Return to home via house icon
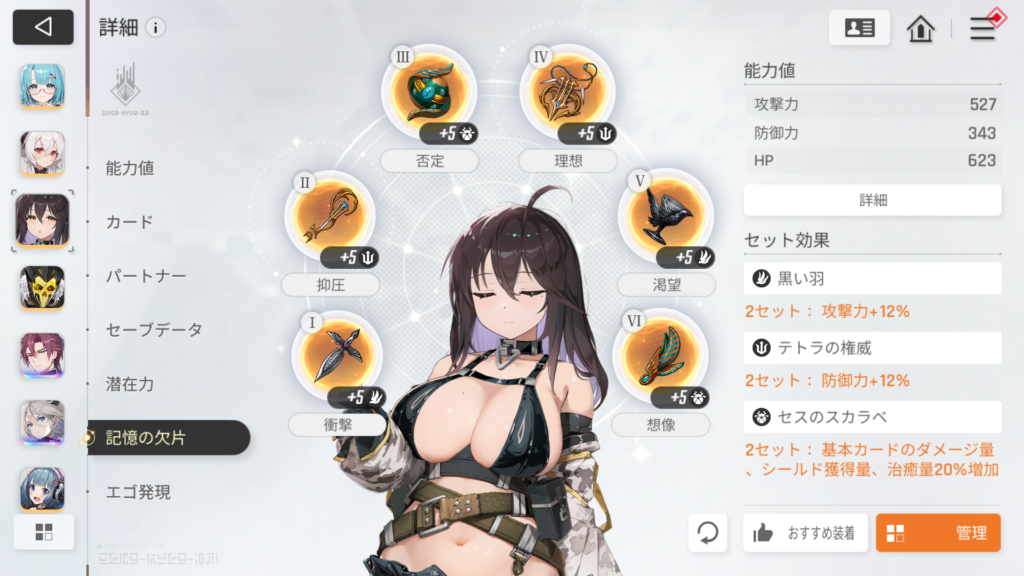The height and width of the screenshot is (576, 1024). point(920,29)
